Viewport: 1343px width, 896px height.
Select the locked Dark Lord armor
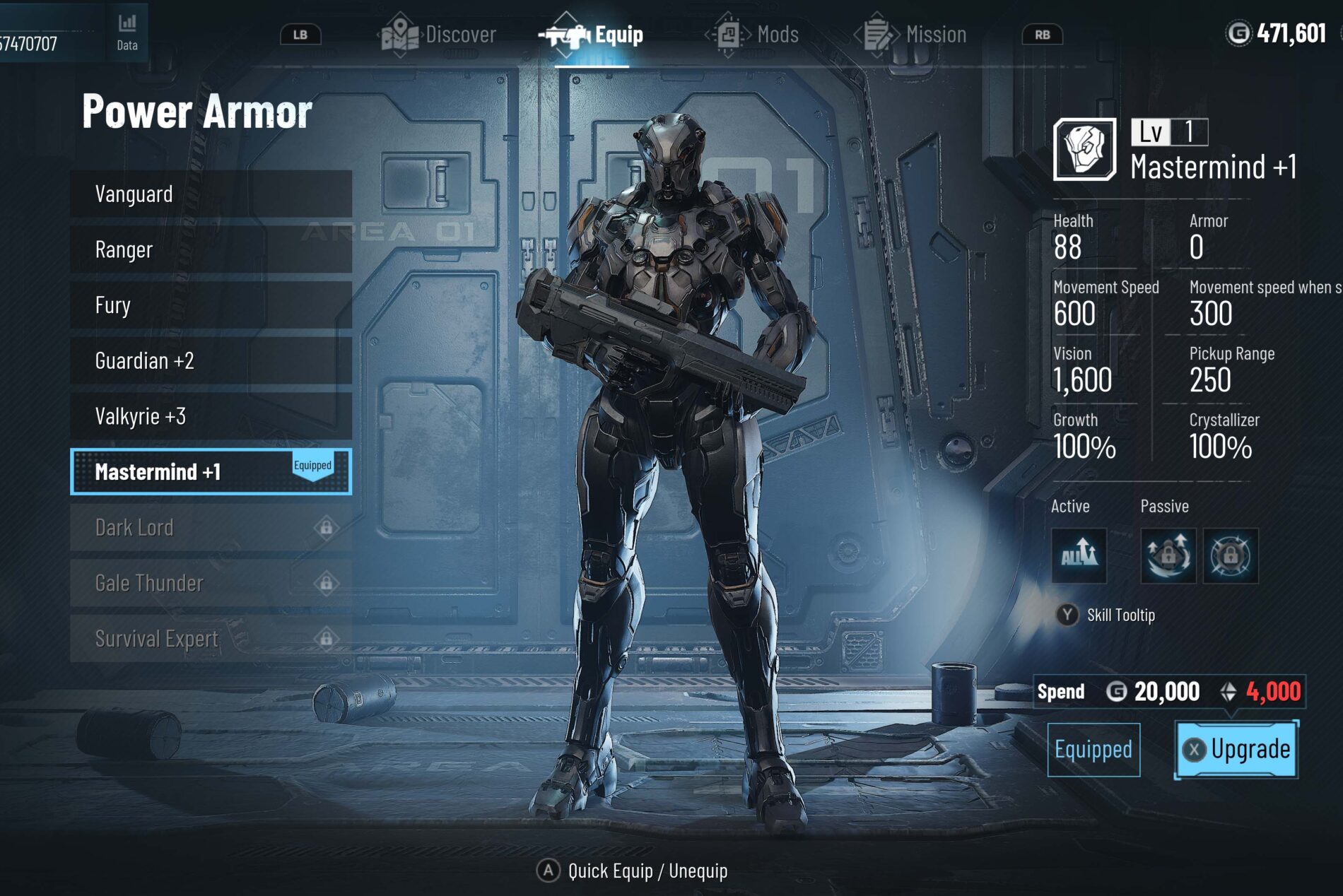coord(211,527)
